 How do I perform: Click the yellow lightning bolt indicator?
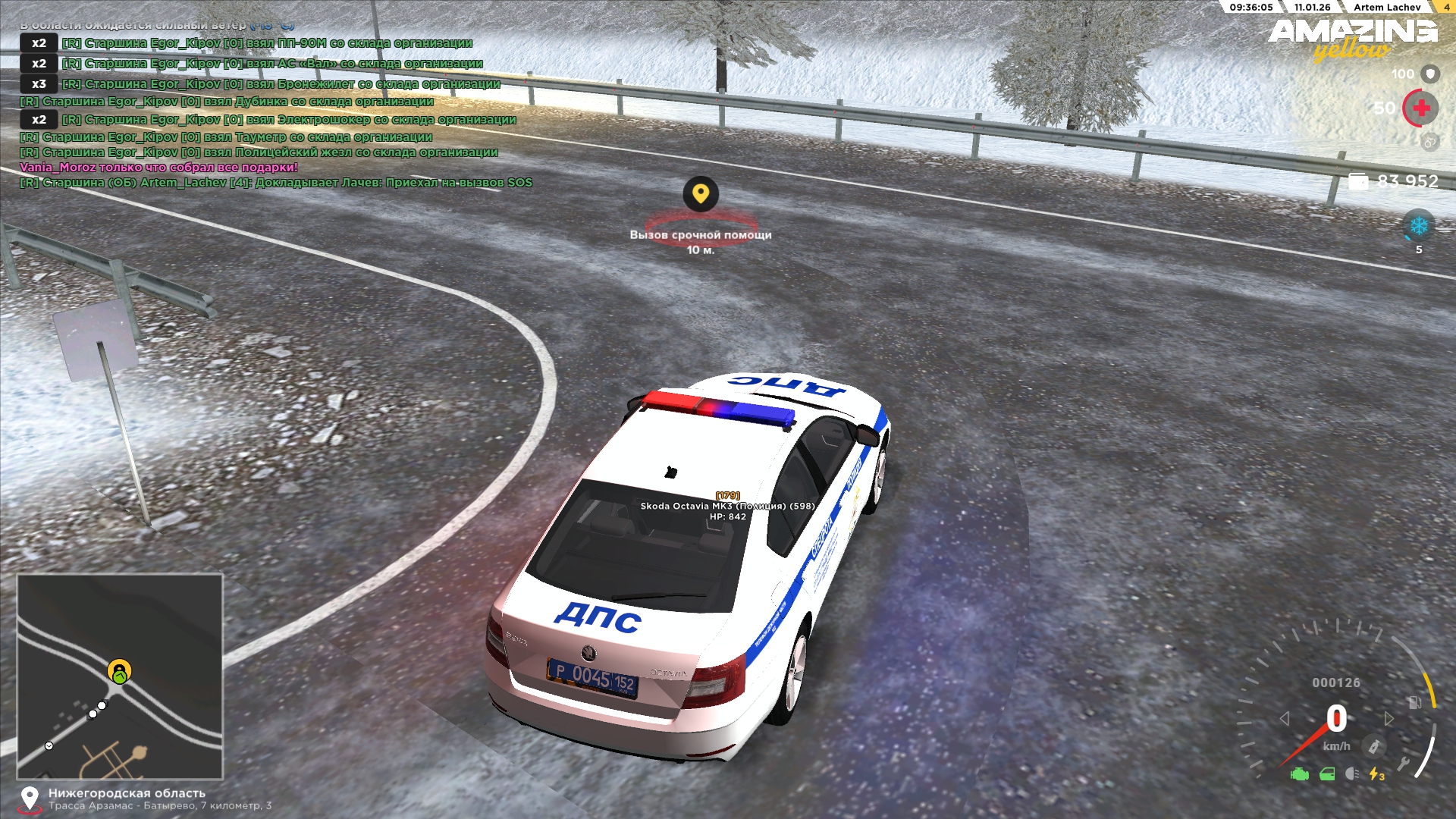pos(1376,774)
